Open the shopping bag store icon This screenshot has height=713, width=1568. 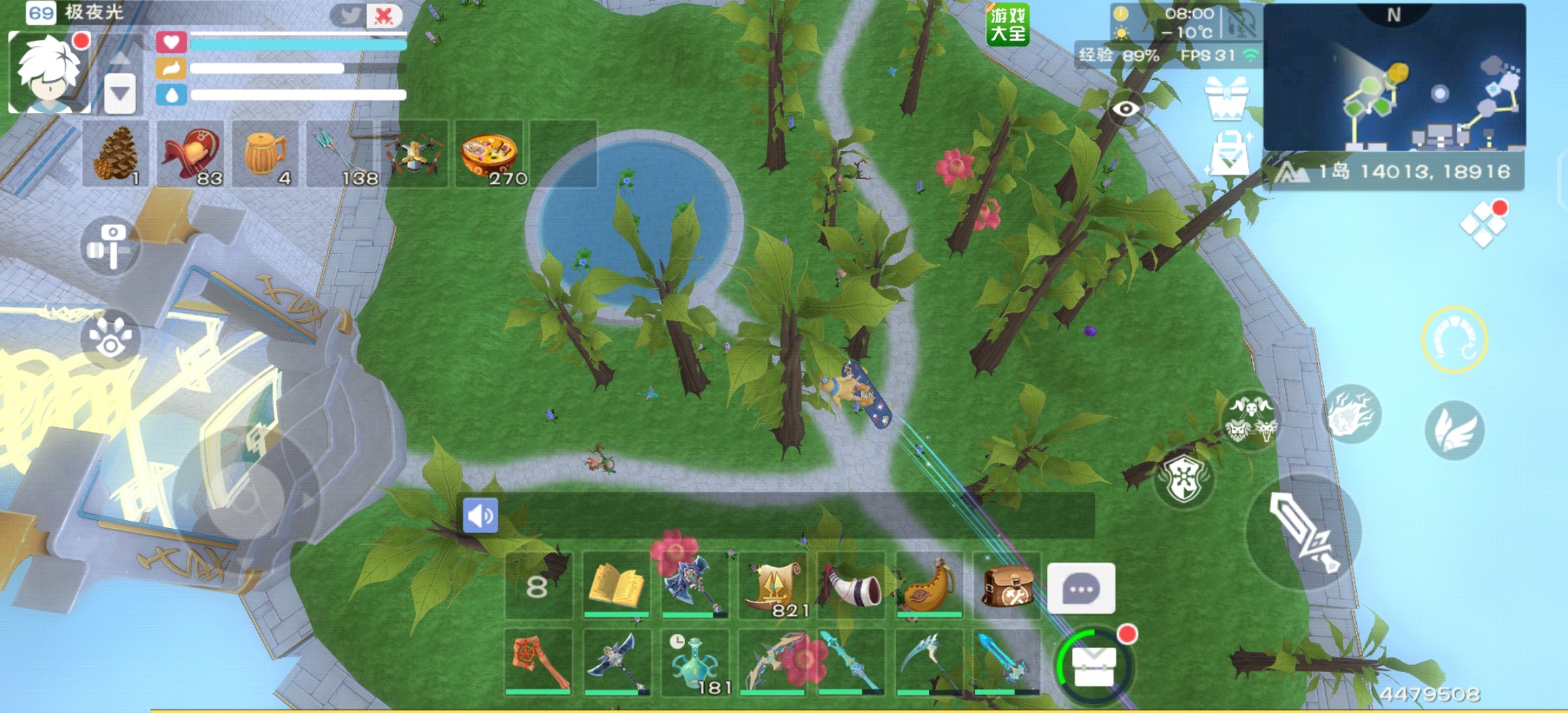click(1230, 153)
